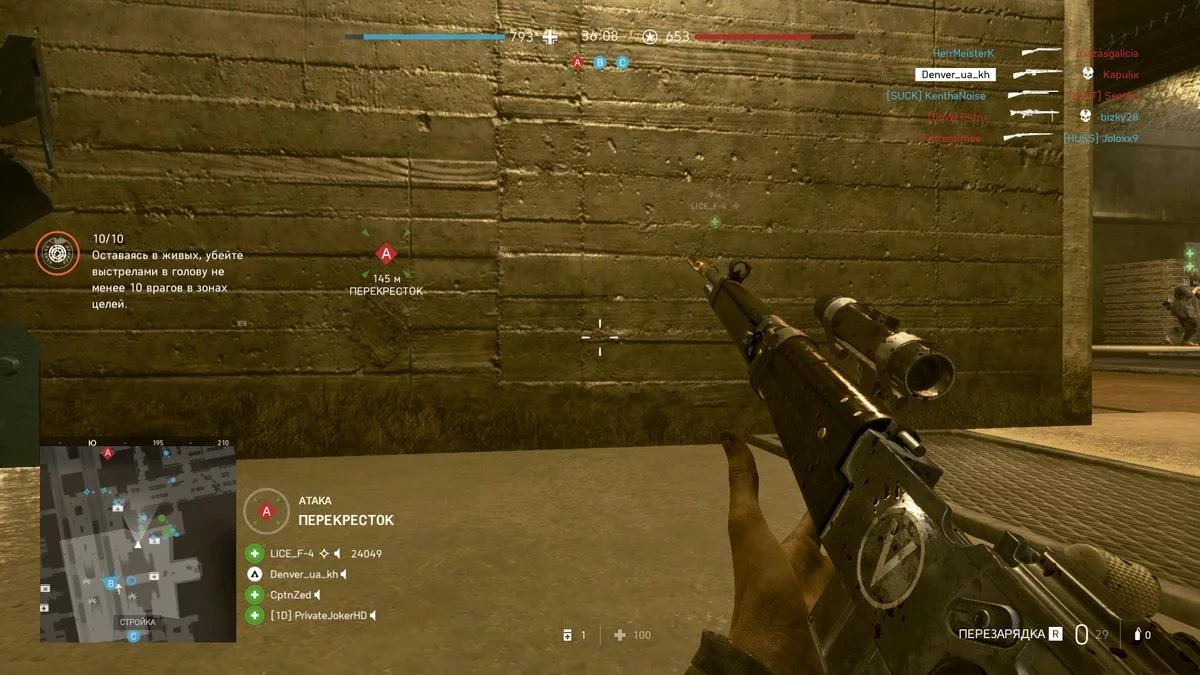Click the red A objective flag in top bar
The width and height of the screenshot is (1200, 675).
[x=577, y=62]
